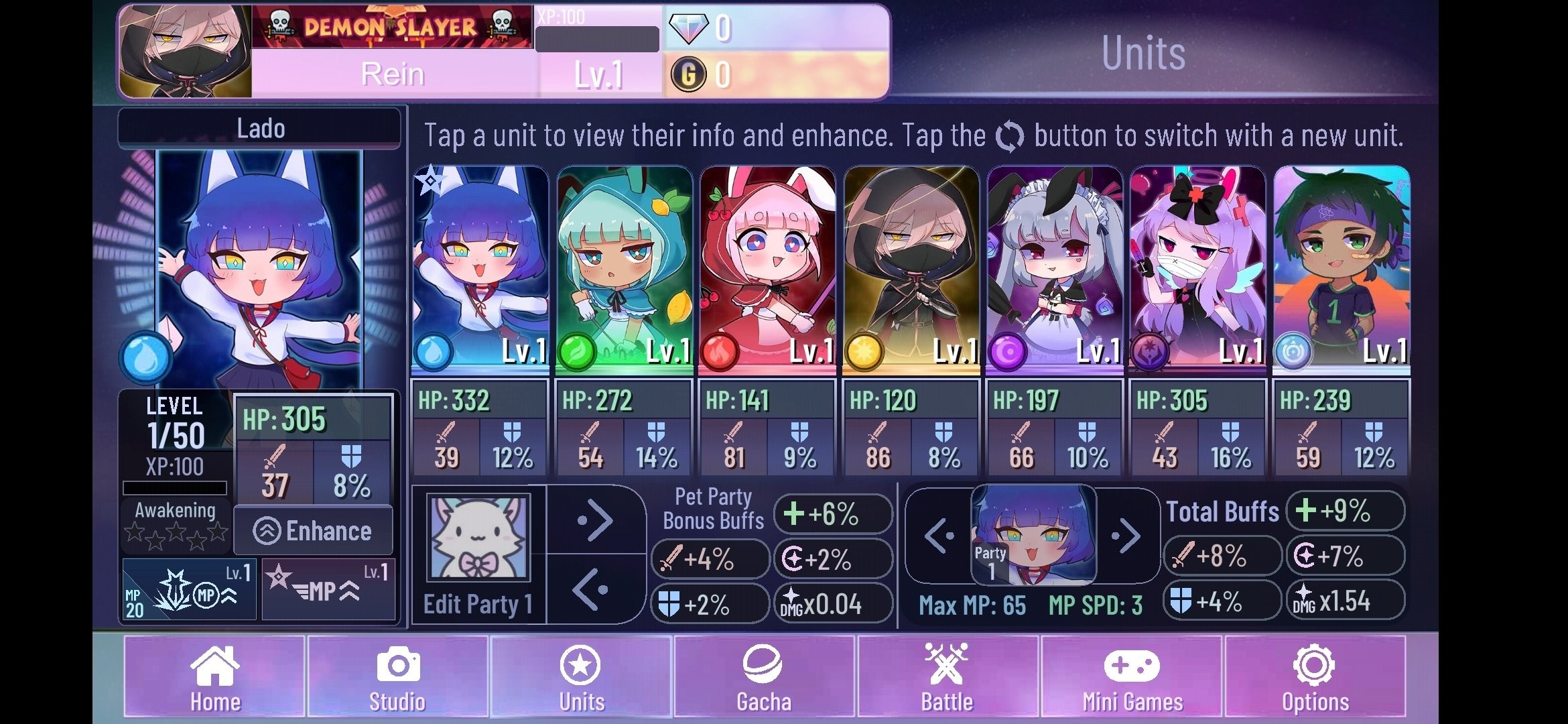Image resolution: width=1568 pixels, height=724 pixels.
Task: Open Mini Games
Action: click(1132, 677)
